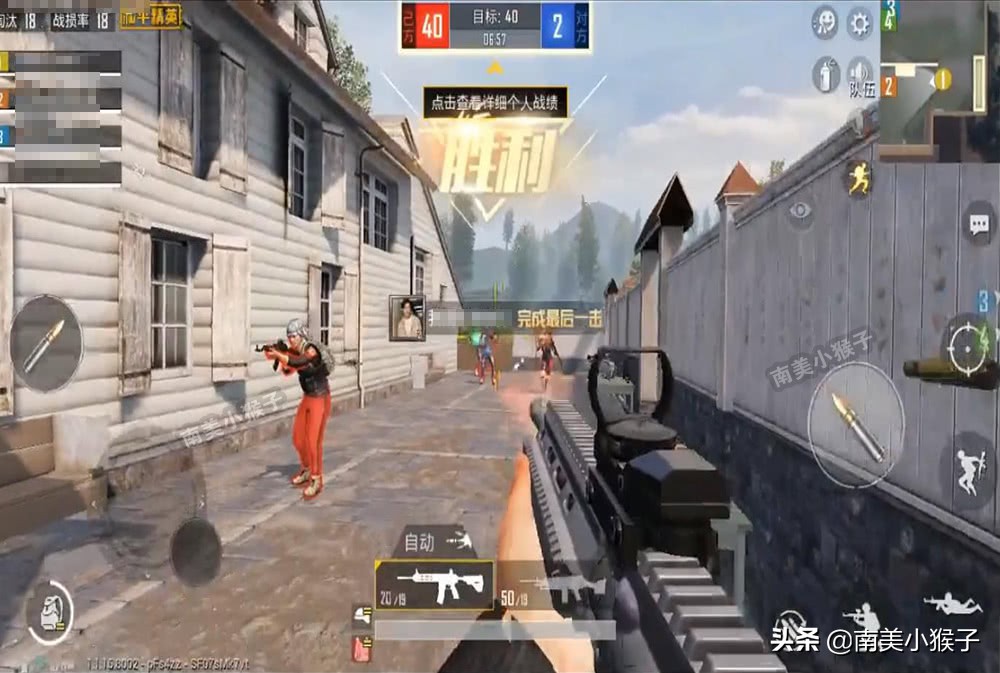Screen dimensions: 1000x673
Task: Tap the virtual movement joystick
Action: coord(195,551)
